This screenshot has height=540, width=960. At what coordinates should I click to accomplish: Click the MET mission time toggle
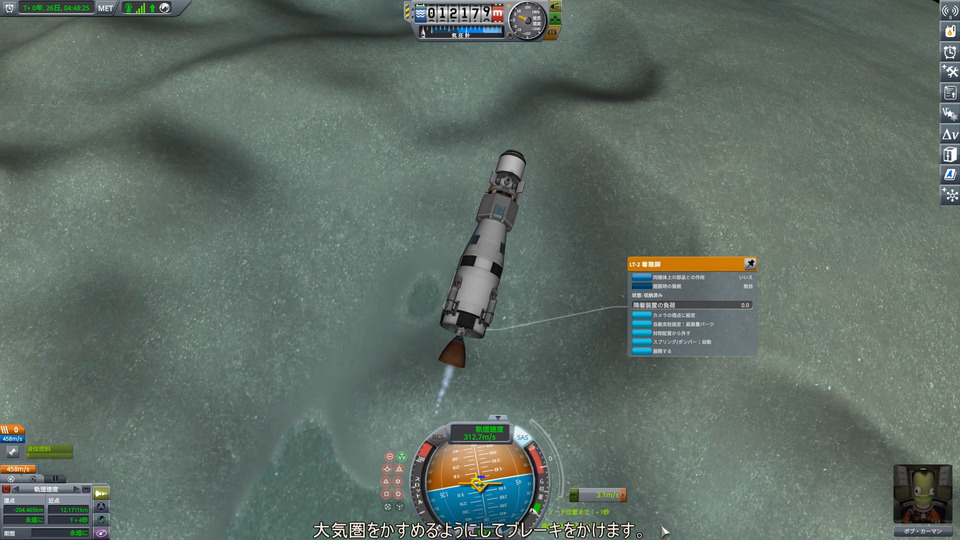(105, 7)
